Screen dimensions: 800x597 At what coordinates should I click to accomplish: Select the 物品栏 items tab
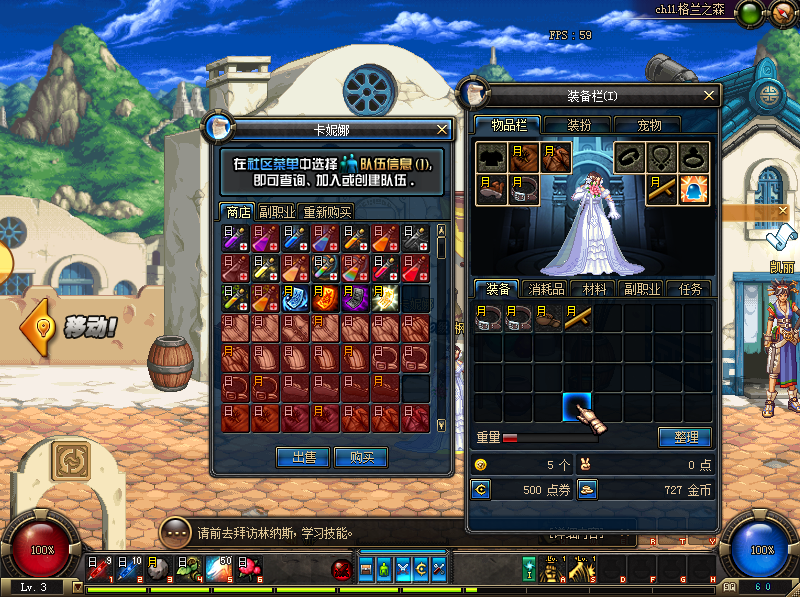pos(508,125)
